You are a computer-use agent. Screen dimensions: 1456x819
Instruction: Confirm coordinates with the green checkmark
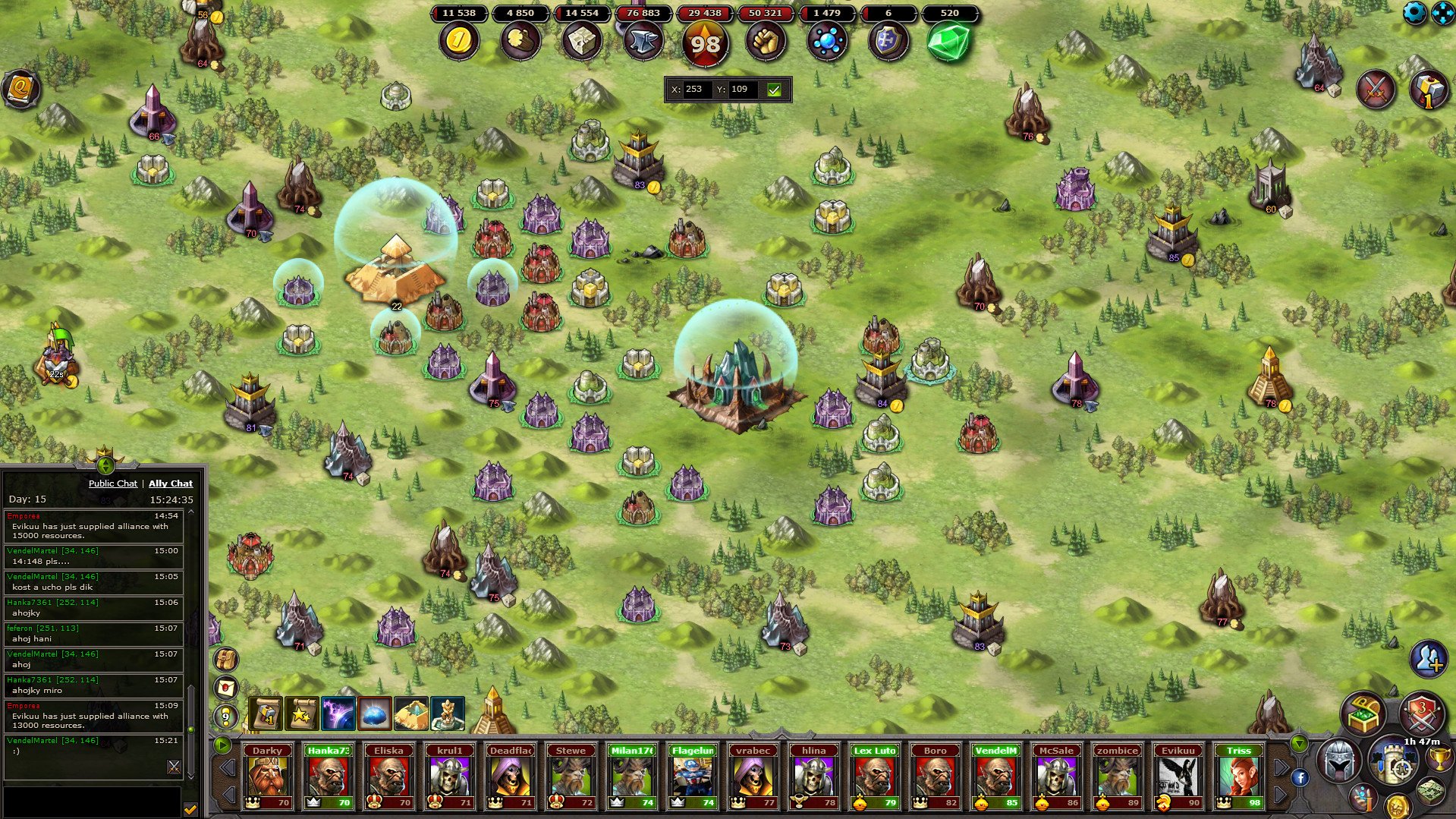pos(774,90)
